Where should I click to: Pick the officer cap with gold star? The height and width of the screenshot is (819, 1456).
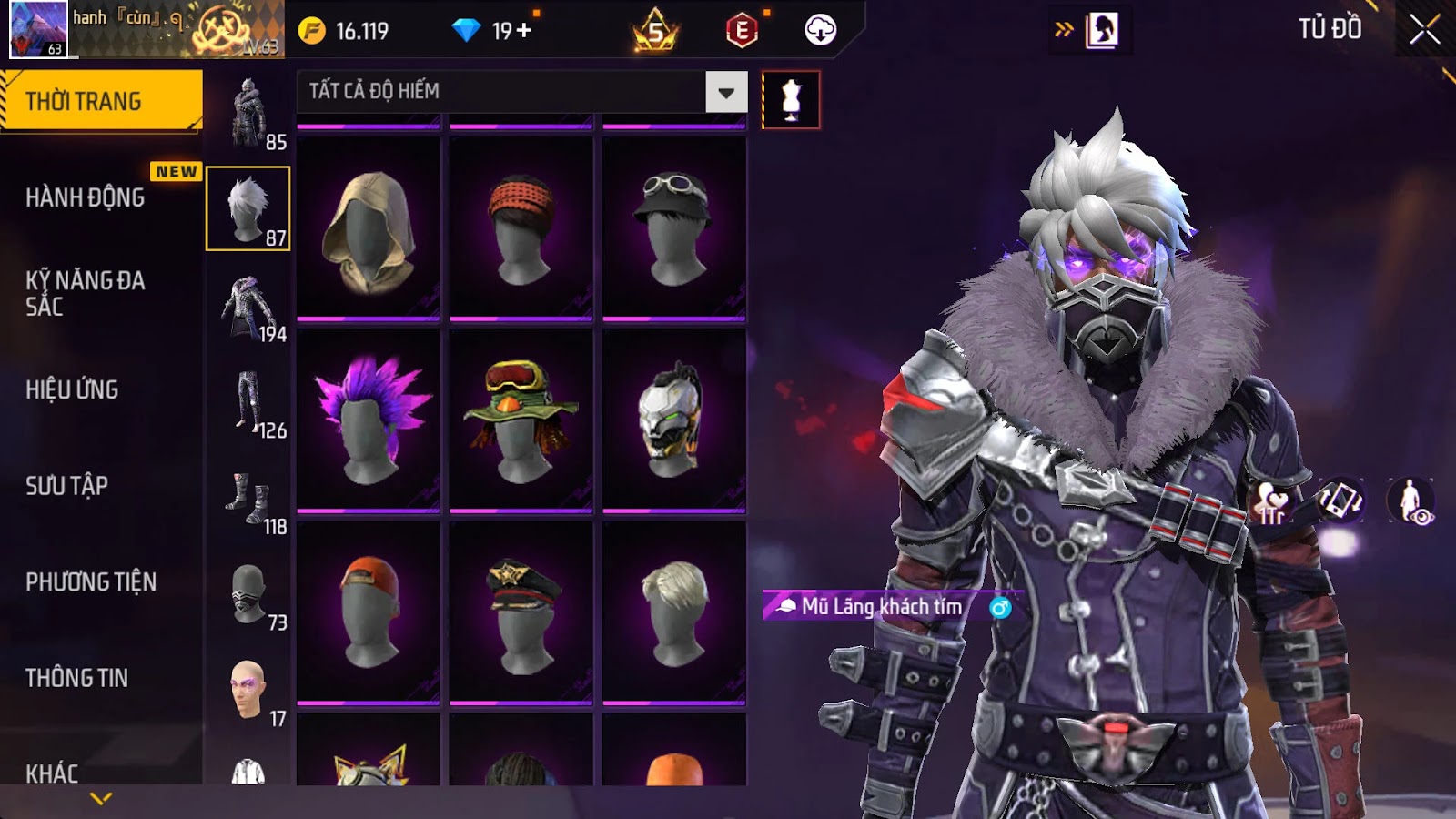pyautogui.click(x=521, y=612)
